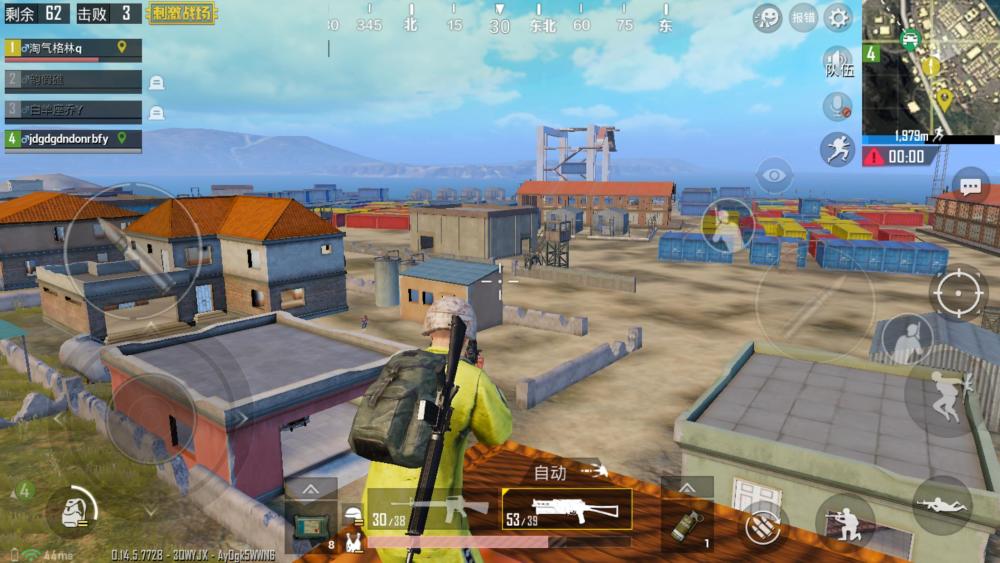Open the gear settings menu
Viewport: 1000px width, 563px height.
click(x=837, y=16)
